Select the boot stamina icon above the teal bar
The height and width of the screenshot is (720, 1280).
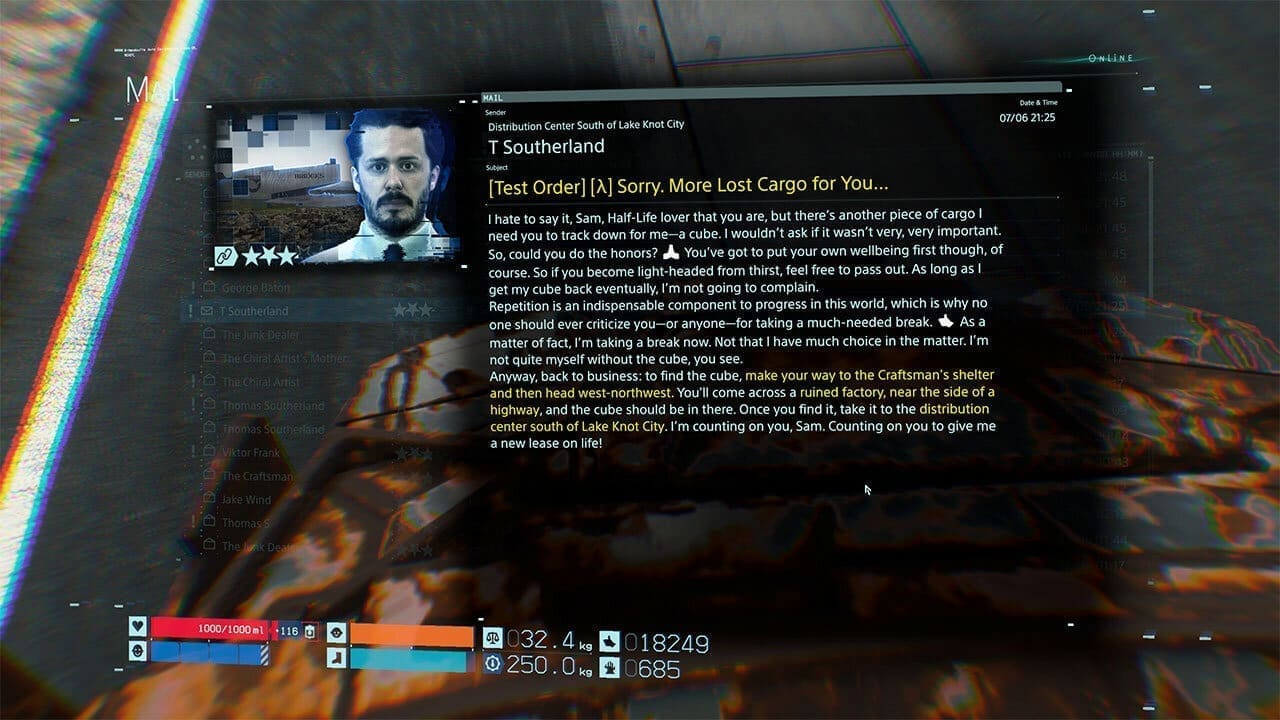tap(337, 657)
